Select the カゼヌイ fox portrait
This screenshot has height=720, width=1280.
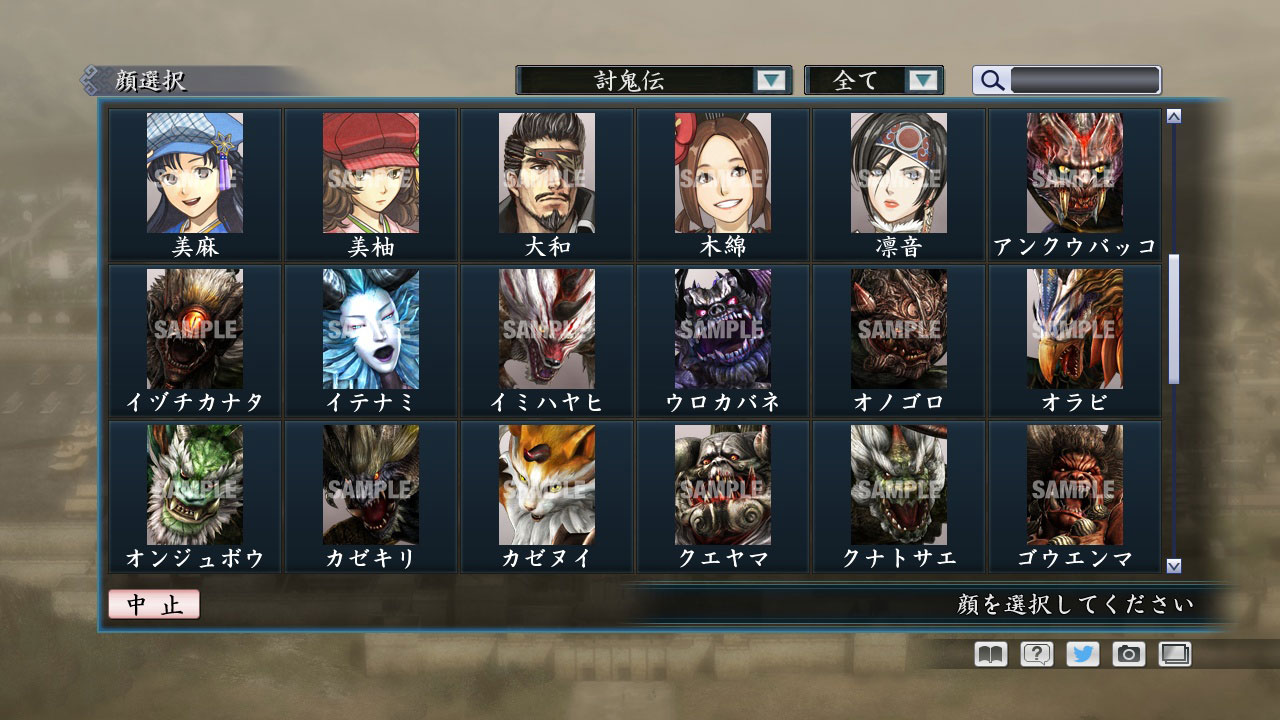point(545,485)
